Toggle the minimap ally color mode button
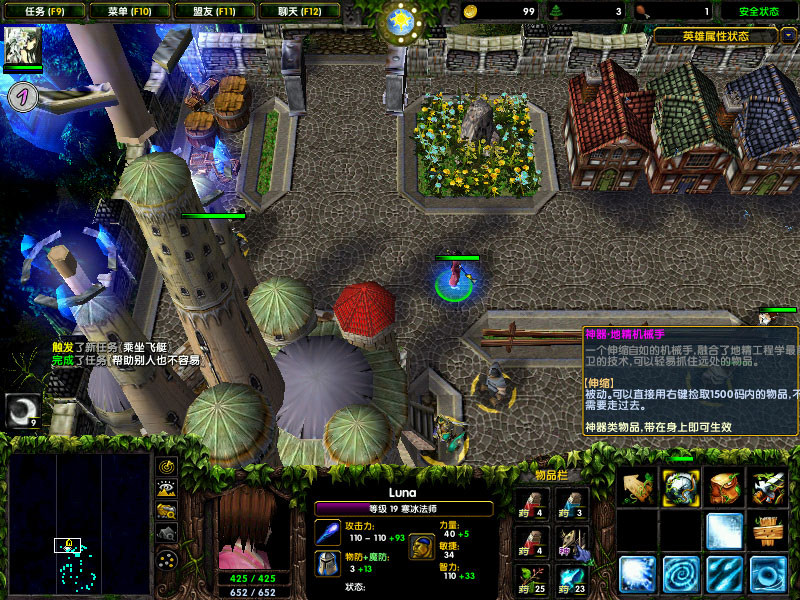Screen dimensions: 800x600 tap(167, 511)
